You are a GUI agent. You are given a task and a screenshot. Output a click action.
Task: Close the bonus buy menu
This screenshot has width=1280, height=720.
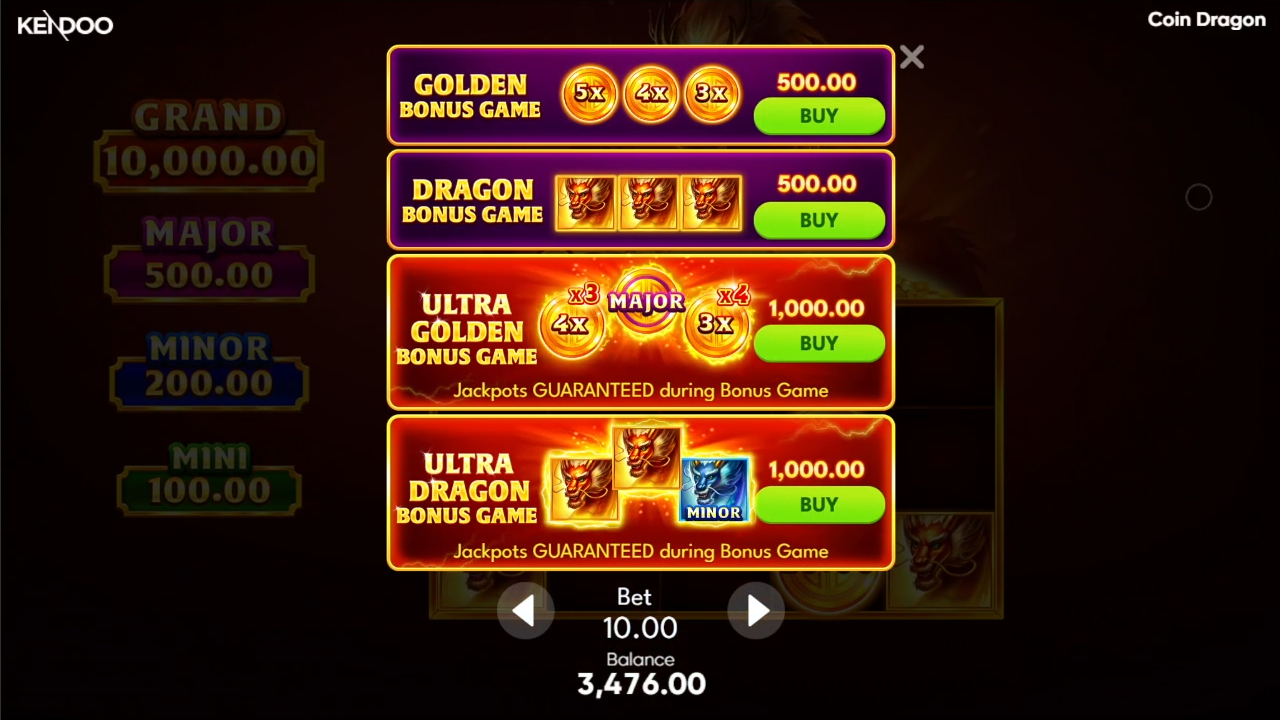pyautogui.click(x=911, y=57)
